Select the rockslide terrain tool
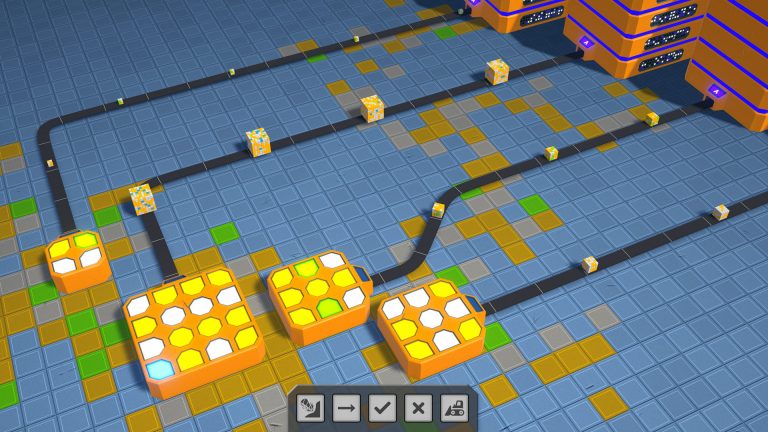The width and height of the screenshot is (768, 432). (x=310, y=408)
